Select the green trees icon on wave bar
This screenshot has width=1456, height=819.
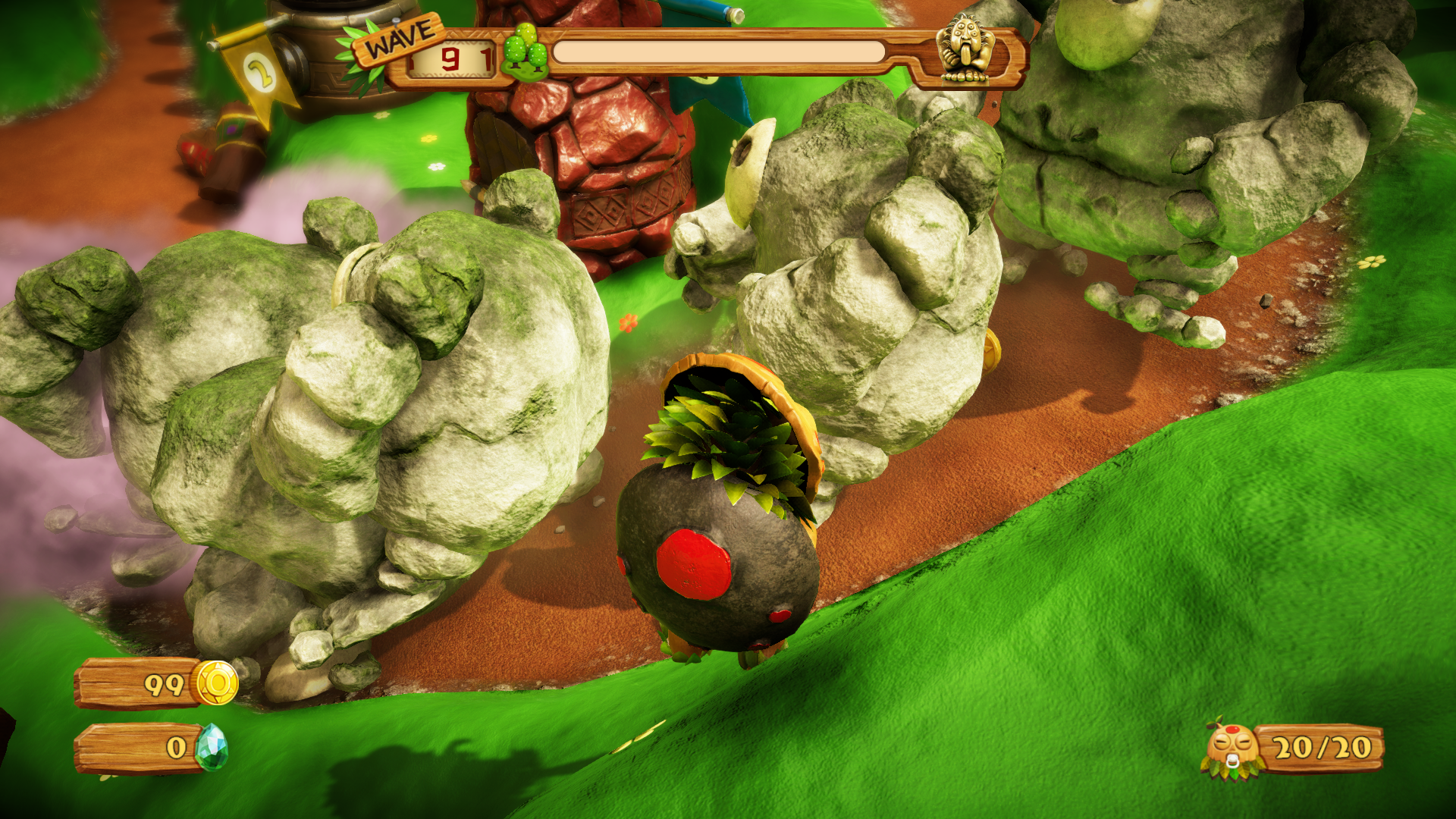coord(526,52)
